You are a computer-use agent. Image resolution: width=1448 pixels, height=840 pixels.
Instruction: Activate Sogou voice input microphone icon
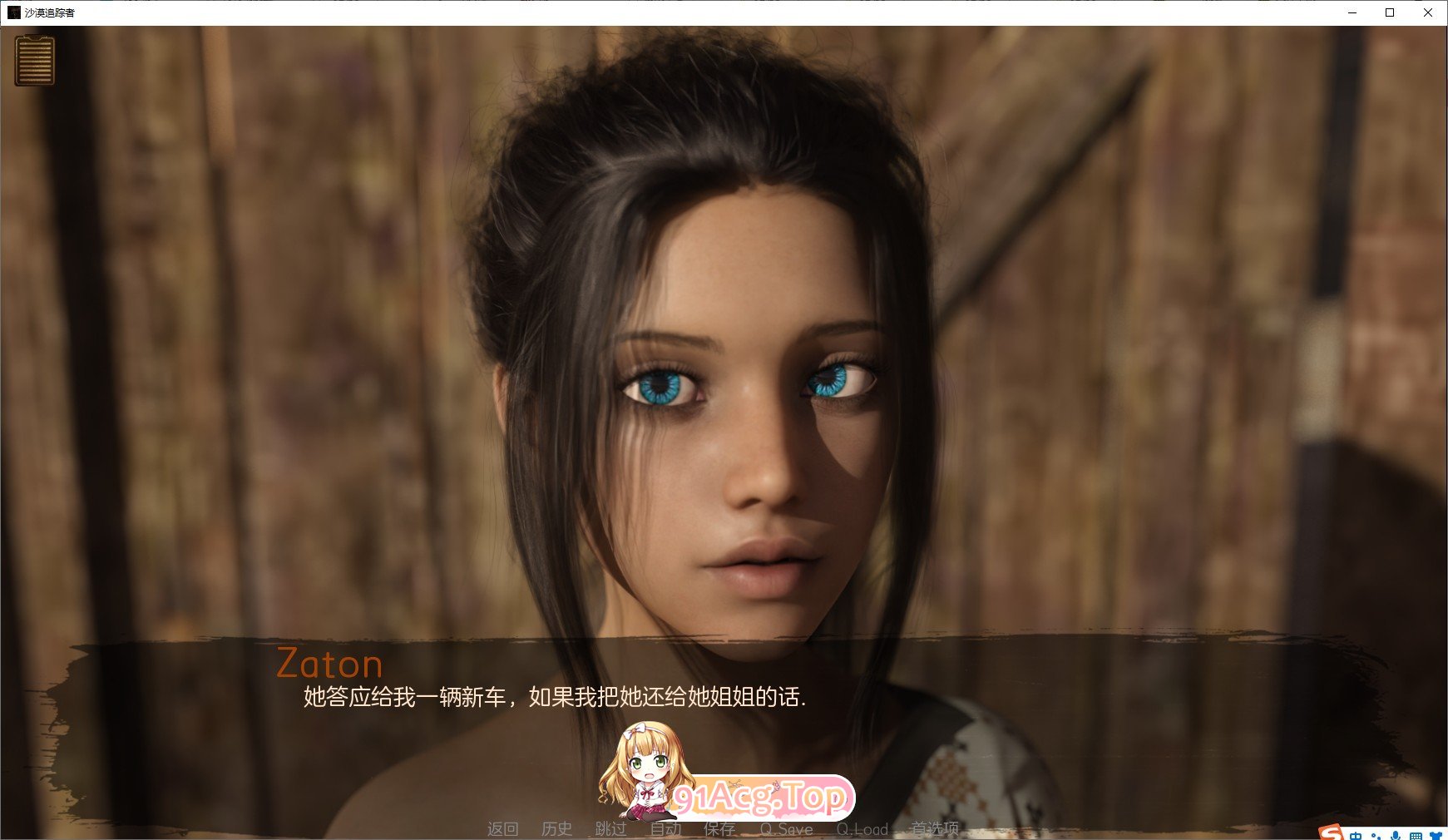click(x=1395, y=834)
